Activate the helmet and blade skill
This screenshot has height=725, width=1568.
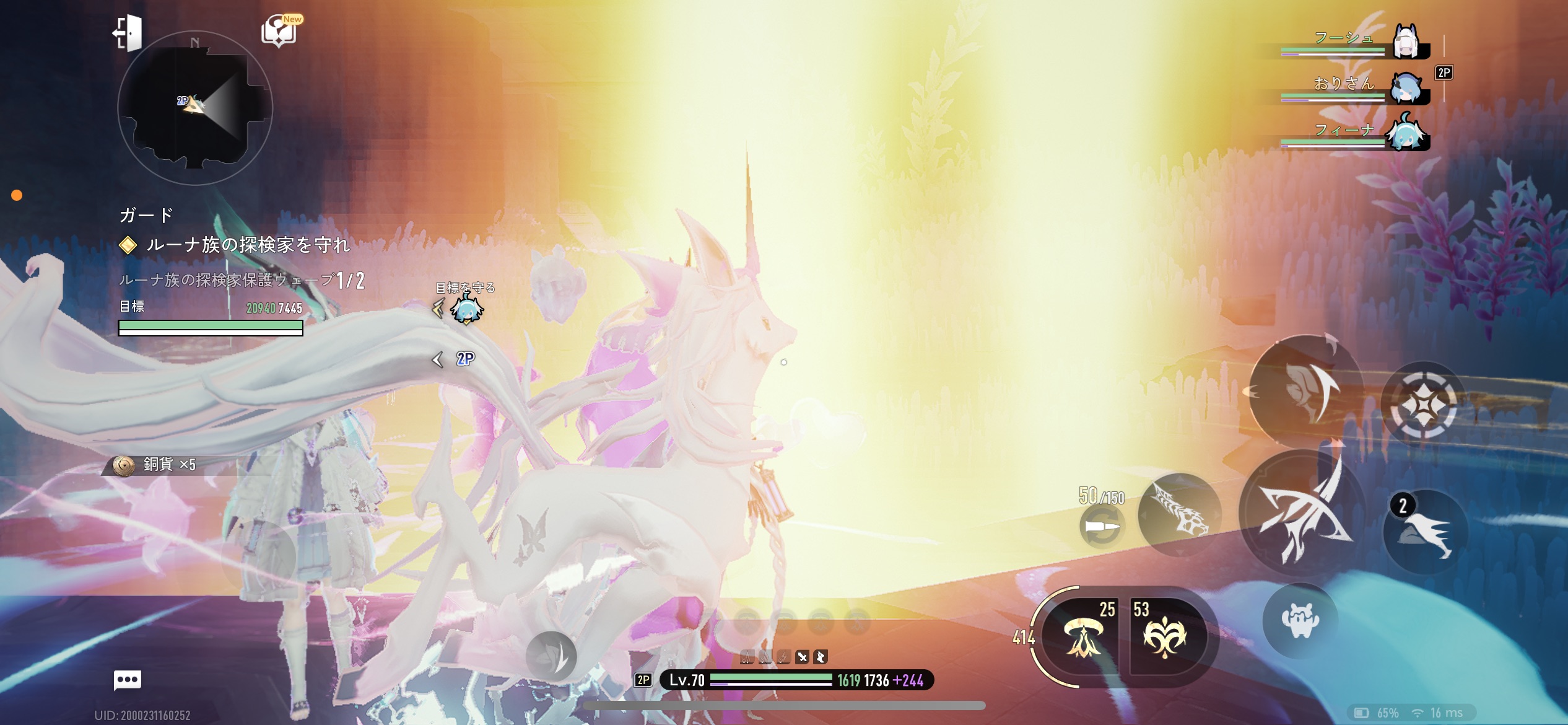tap(1307, 390)
